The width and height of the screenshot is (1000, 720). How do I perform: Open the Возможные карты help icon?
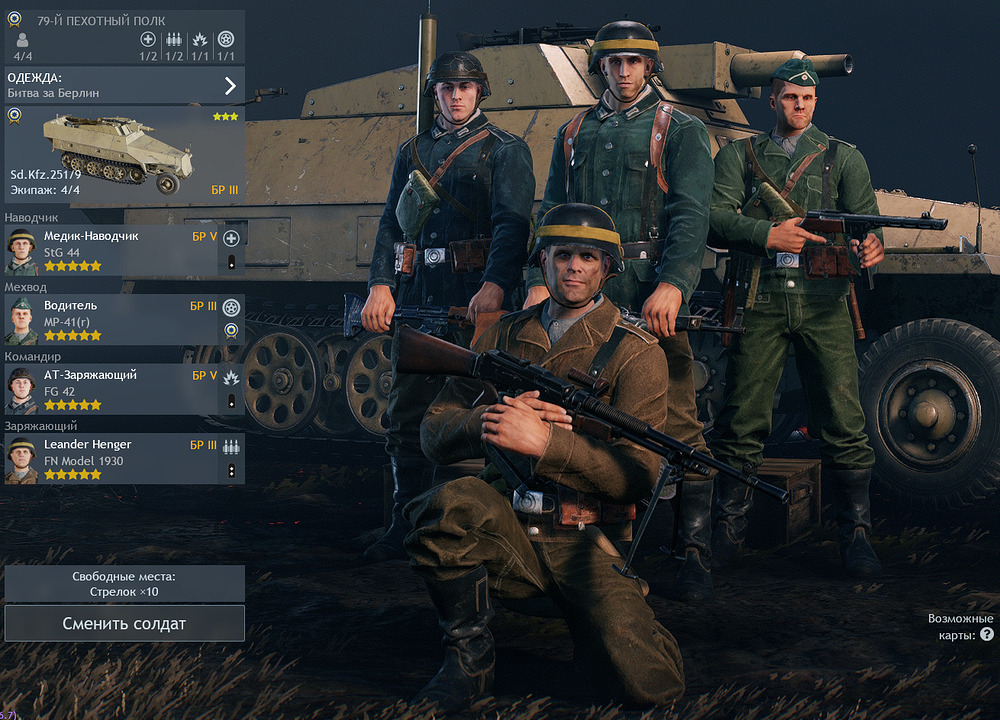pos(987,635)
